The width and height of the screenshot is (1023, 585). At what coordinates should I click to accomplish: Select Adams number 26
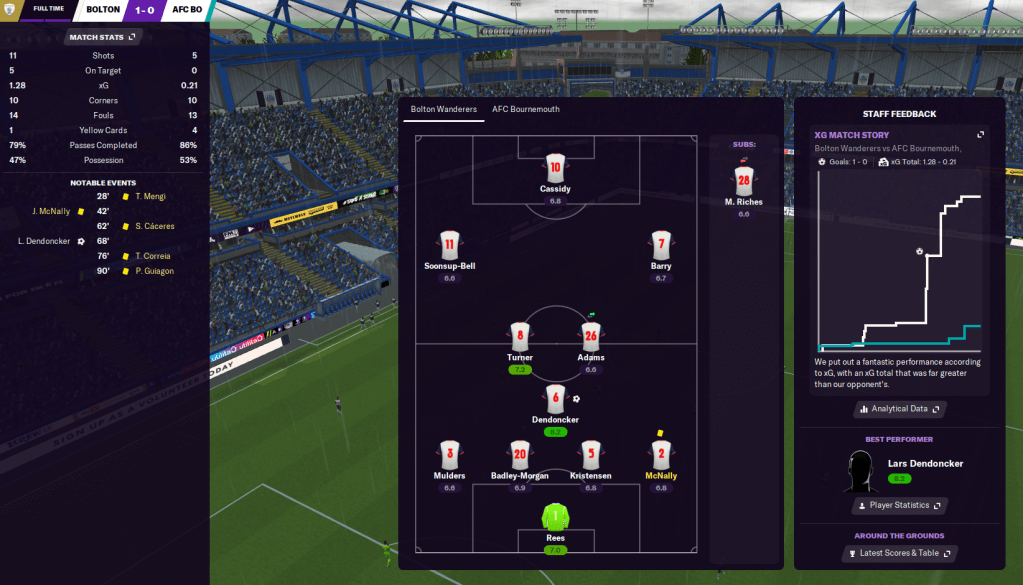click(591, 336)
